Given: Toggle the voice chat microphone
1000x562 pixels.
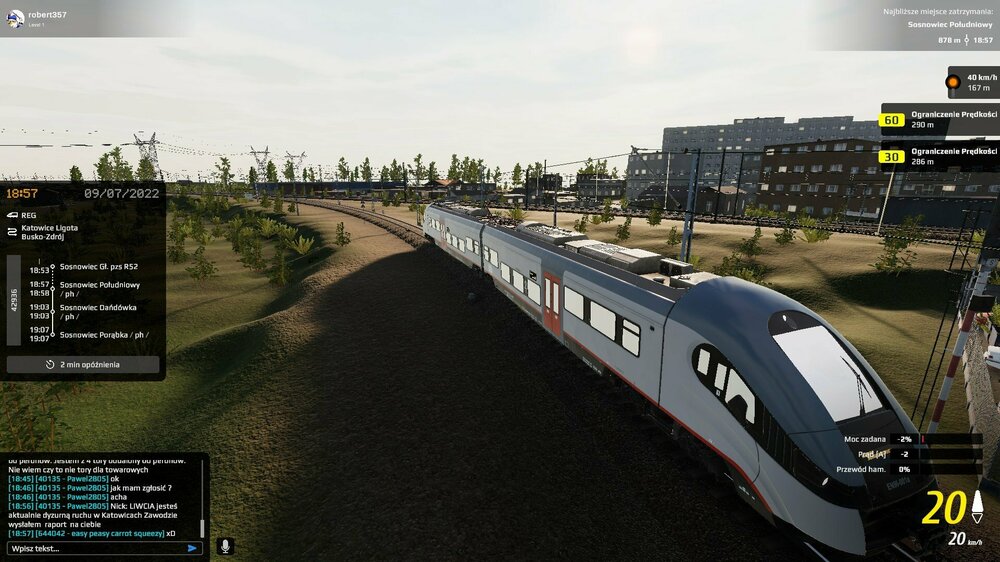Looking at the screenshot, I should [225, 546].
